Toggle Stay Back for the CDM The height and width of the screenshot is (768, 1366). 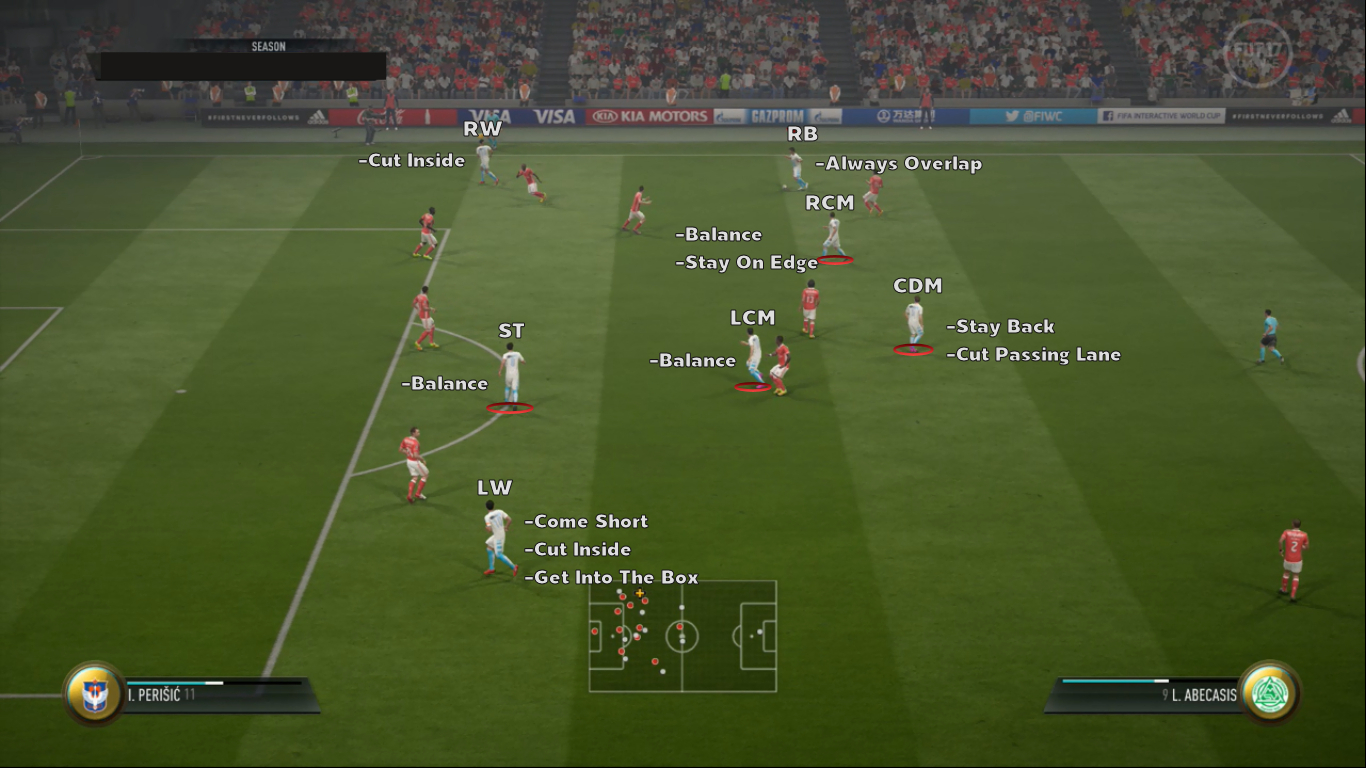1000,326
